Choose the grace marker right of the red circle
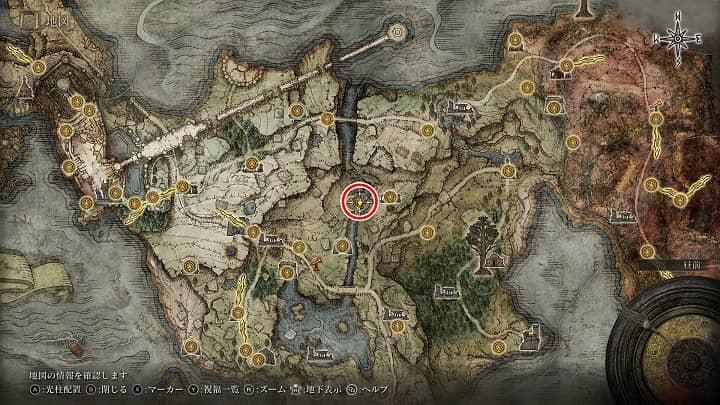Image resolution: width=720 pixels, height=405 pixels. 390,197
